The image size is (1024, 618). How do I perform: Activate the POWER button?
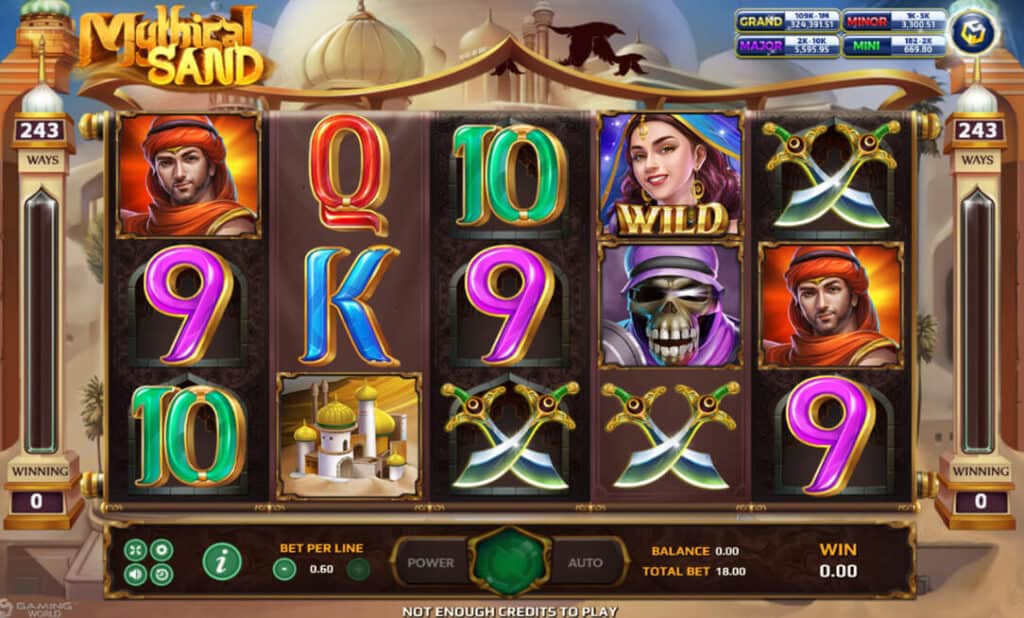pyautogui.click(x=431, y=563)
